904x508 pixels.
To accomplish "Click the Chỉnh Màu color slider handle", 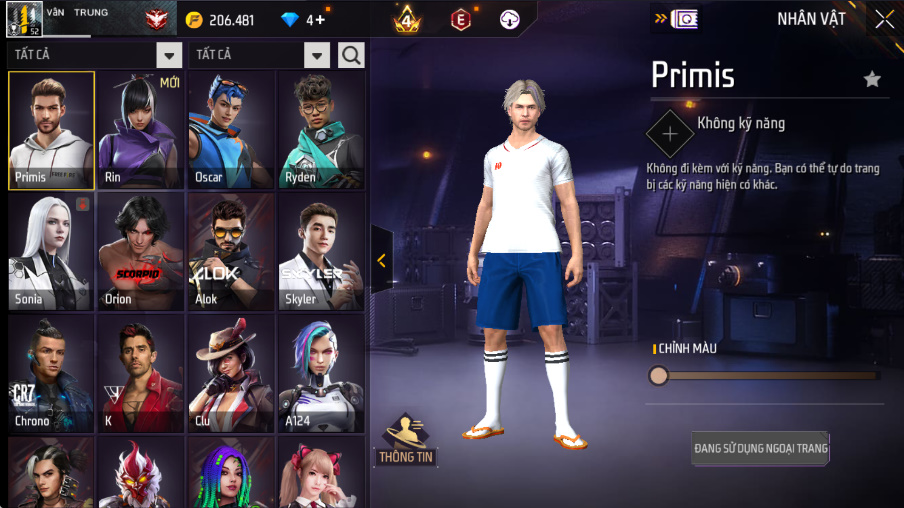I will [x=658, y=375].
